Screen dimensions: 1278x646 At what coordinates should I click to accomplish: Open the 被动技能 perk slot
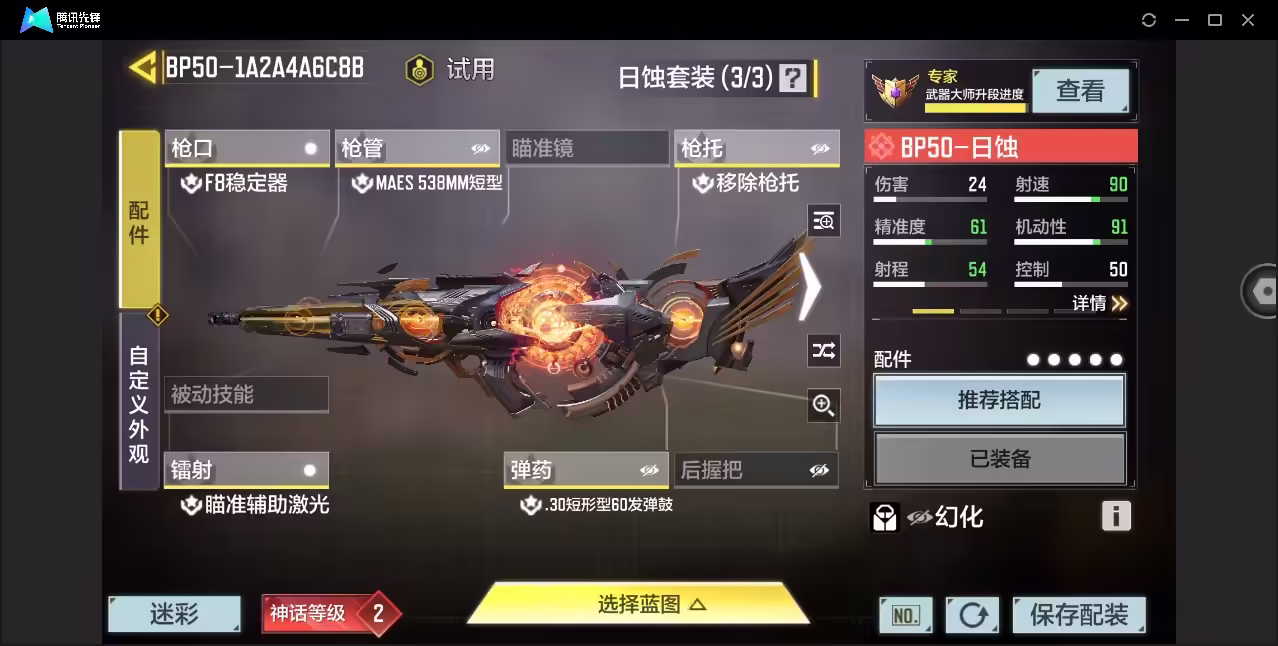[x=246, y=394]
